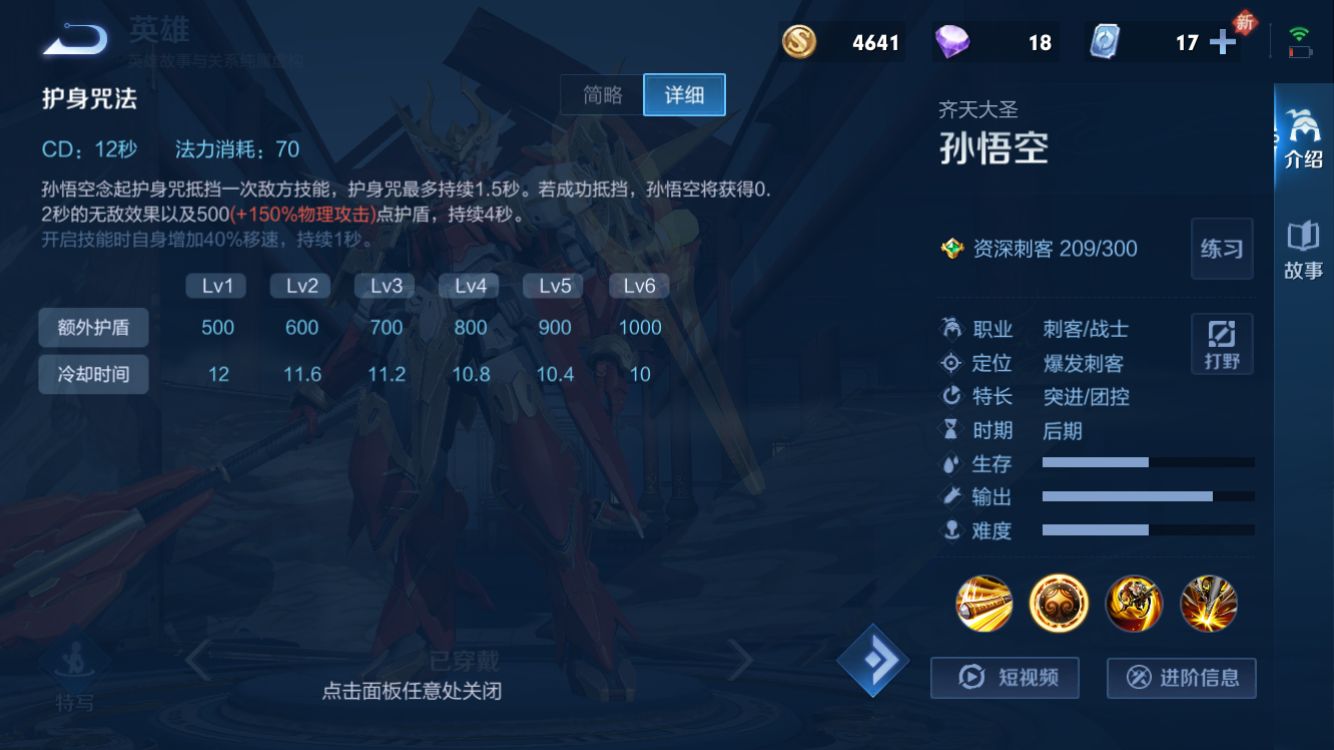Open Sun Wukong's third skill icon
This screenshot has width=1334, height=750.
pos(1133,603)
